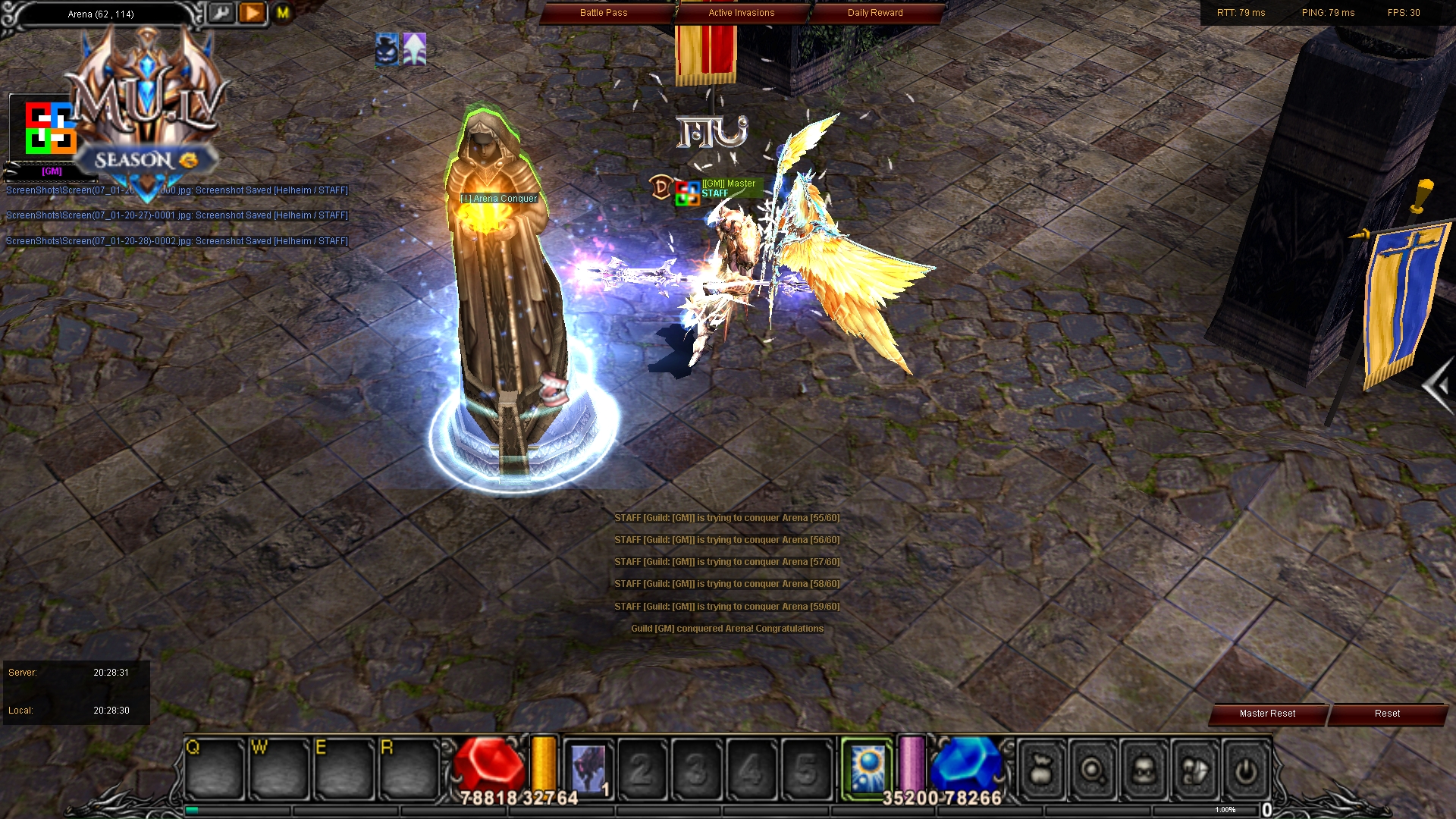Open the Active Invasions menu
This screenshot has width=1456, height=819.
741,12
